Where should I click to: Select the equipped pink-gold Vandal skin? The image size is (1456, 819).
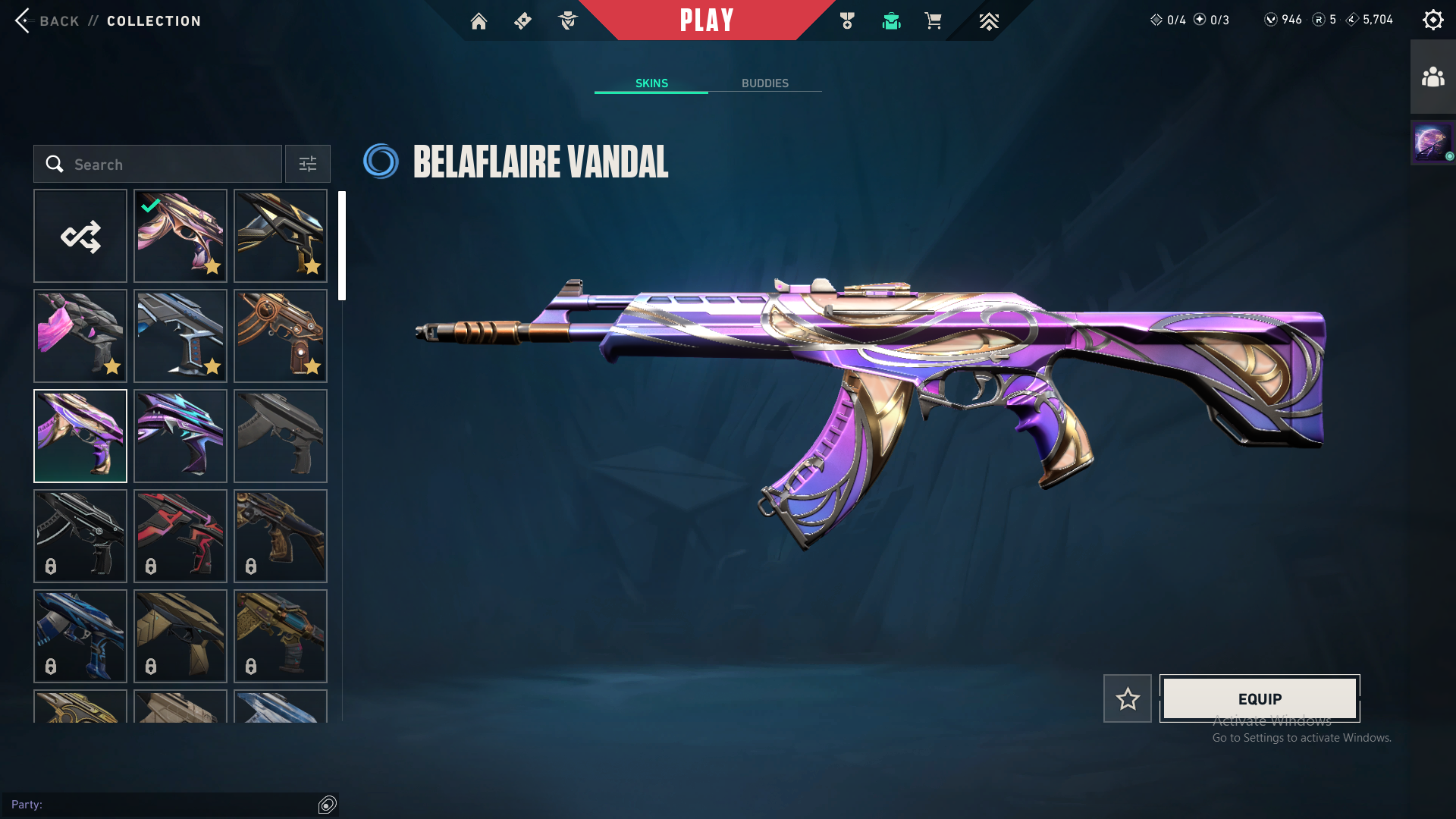180,236
